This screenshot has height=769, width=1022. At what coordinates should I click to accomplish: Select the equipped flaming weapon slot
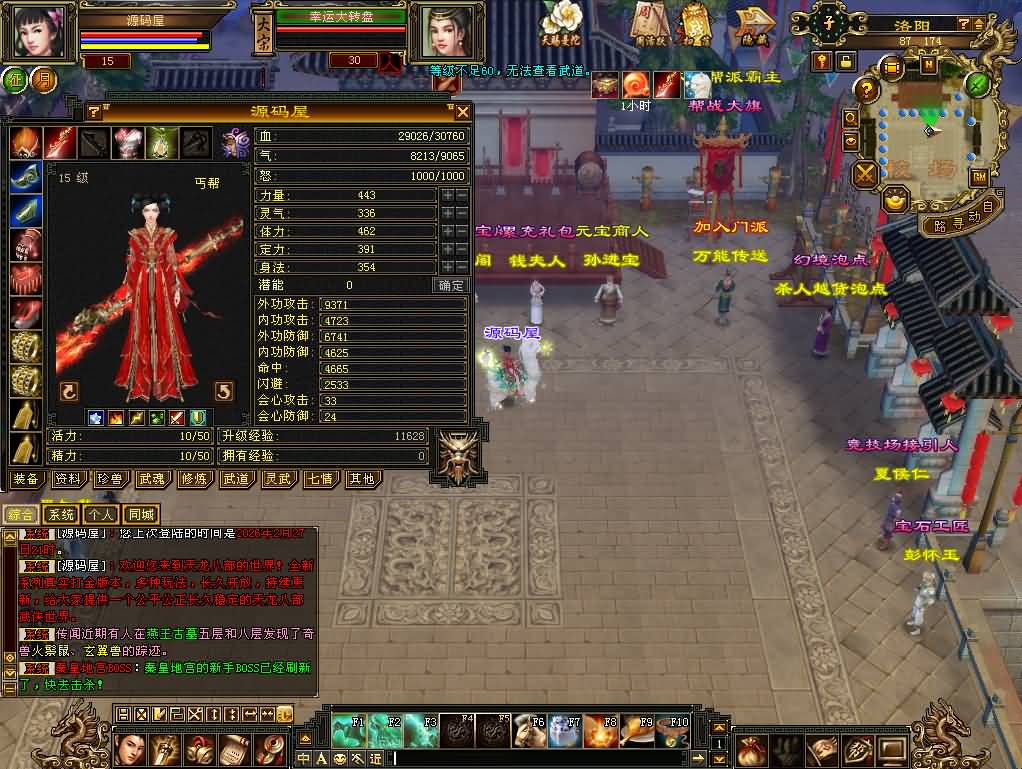point(59,143)
